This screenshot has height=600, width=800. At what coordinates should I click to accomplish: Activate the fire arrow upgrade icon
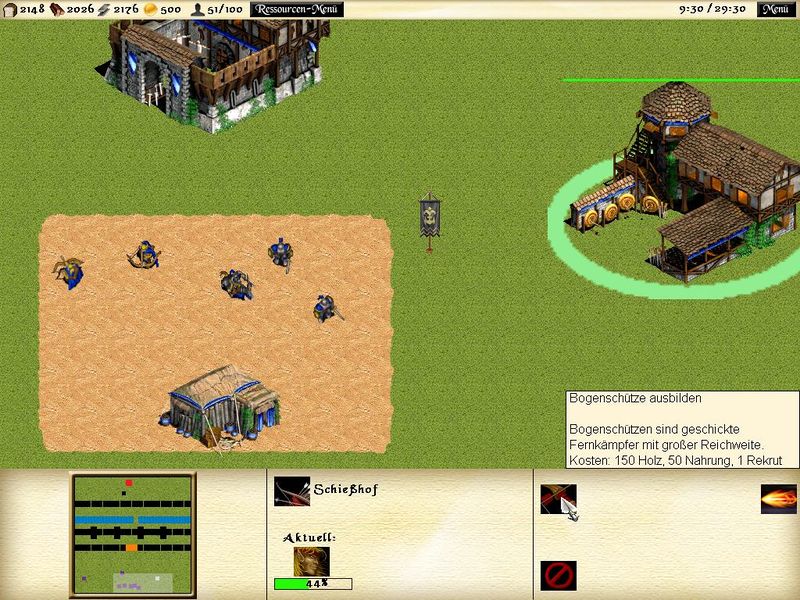778,499
